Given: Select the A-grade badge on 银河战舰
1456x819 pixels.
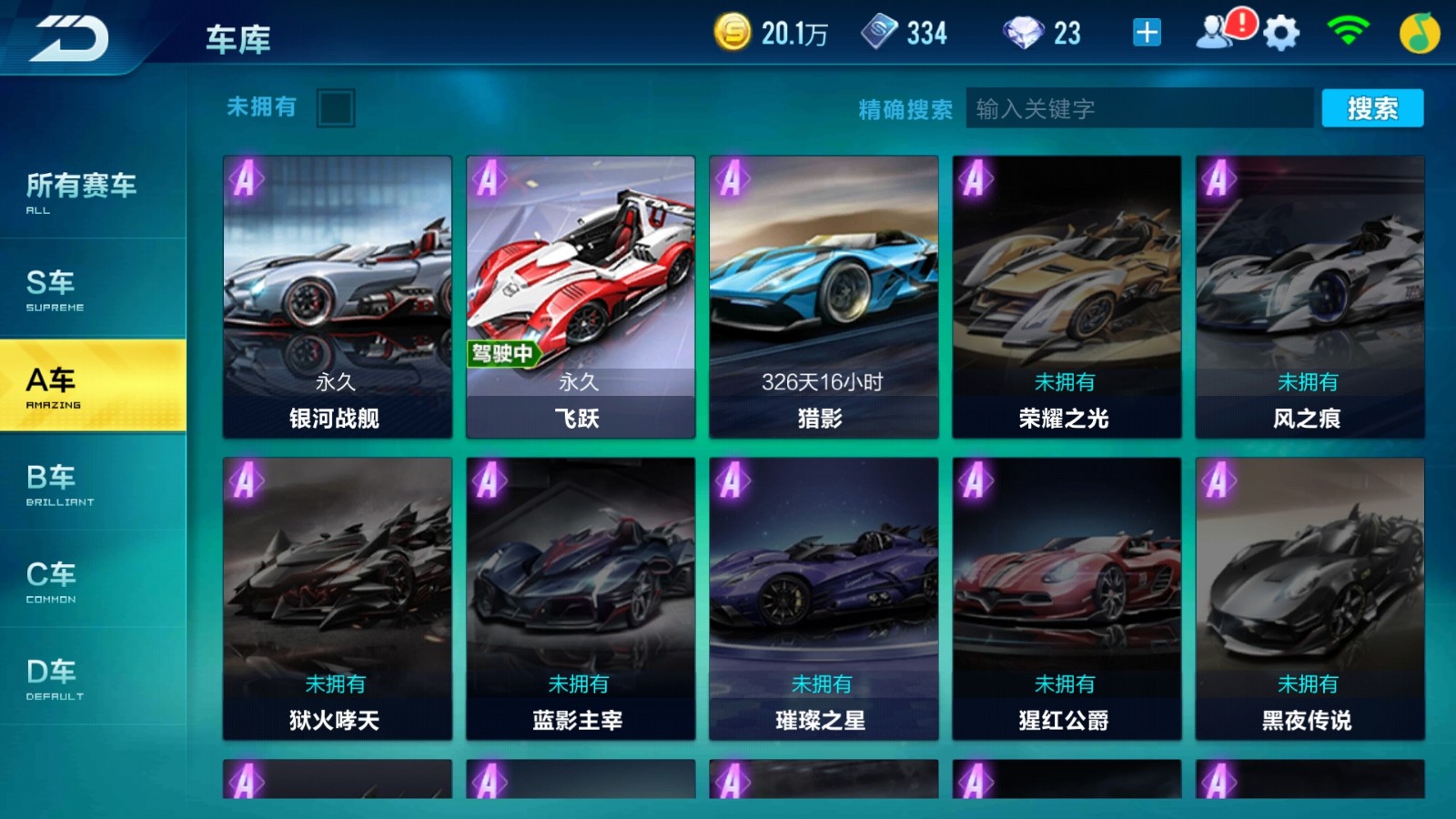Looking at the screenshot, I should 247,179.
